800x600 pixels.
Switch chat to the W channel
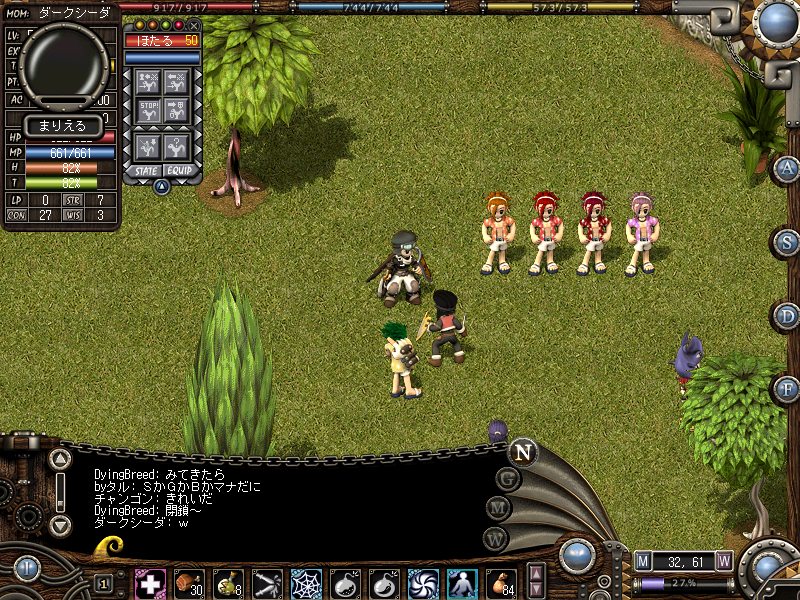point(496,538)
